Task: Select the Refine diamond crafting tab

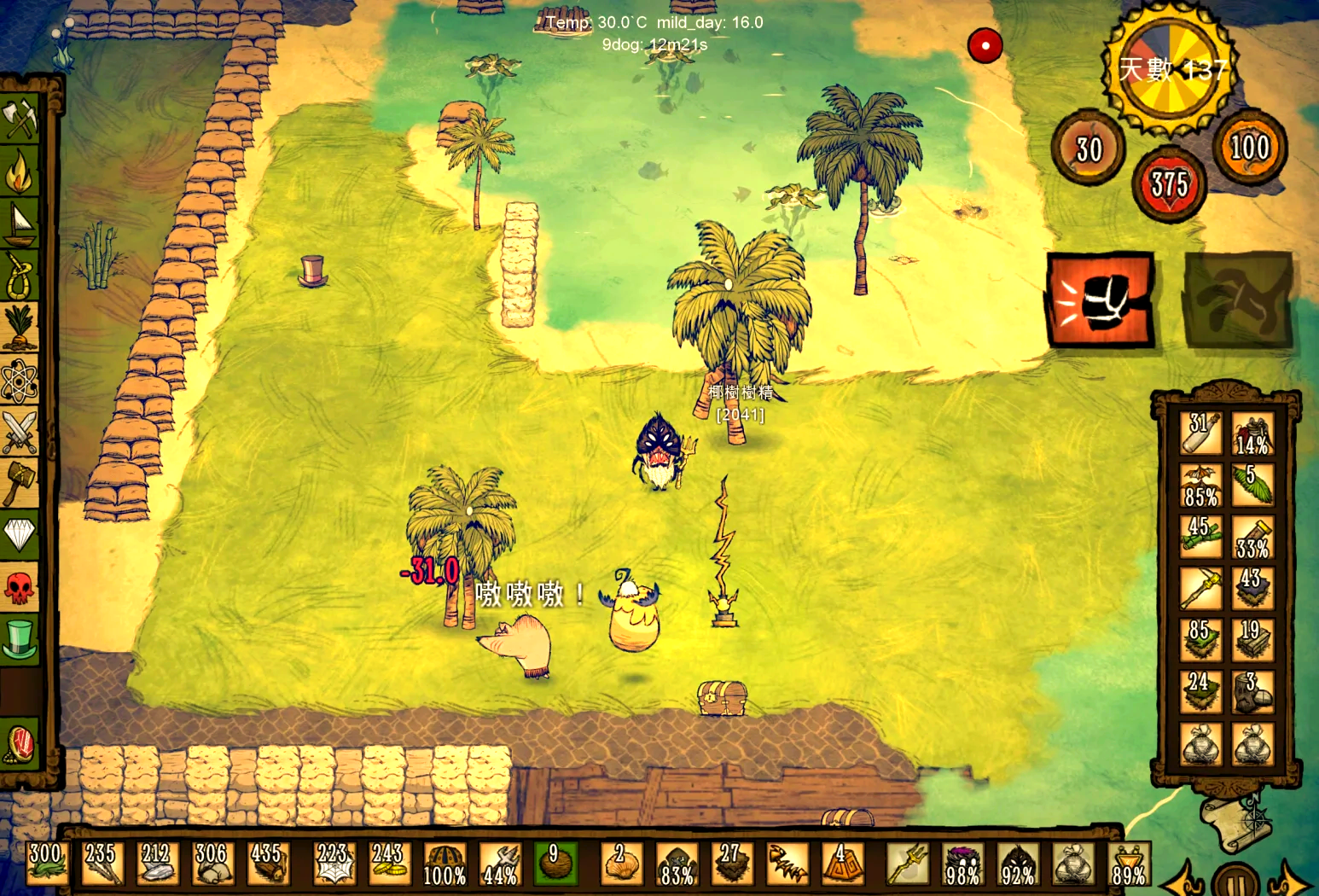Action: pyautogui.click(x=20, y=535)
